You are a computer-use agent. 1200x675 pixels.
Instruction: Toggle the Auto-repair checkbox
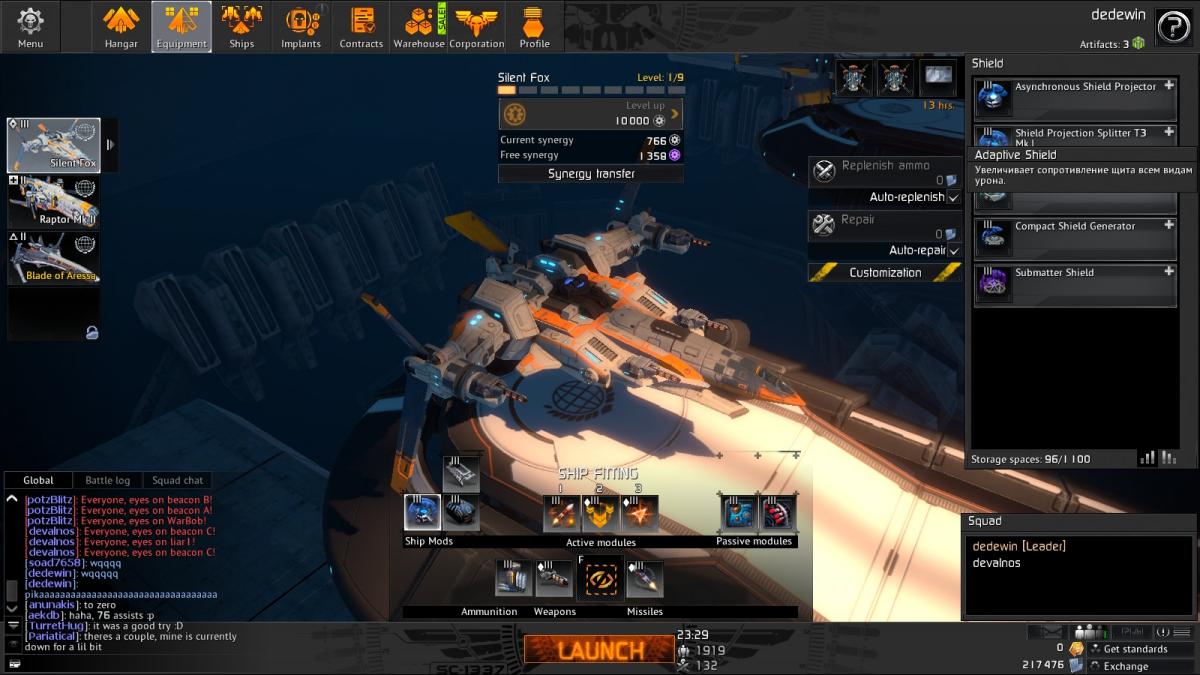pos(953,251)
